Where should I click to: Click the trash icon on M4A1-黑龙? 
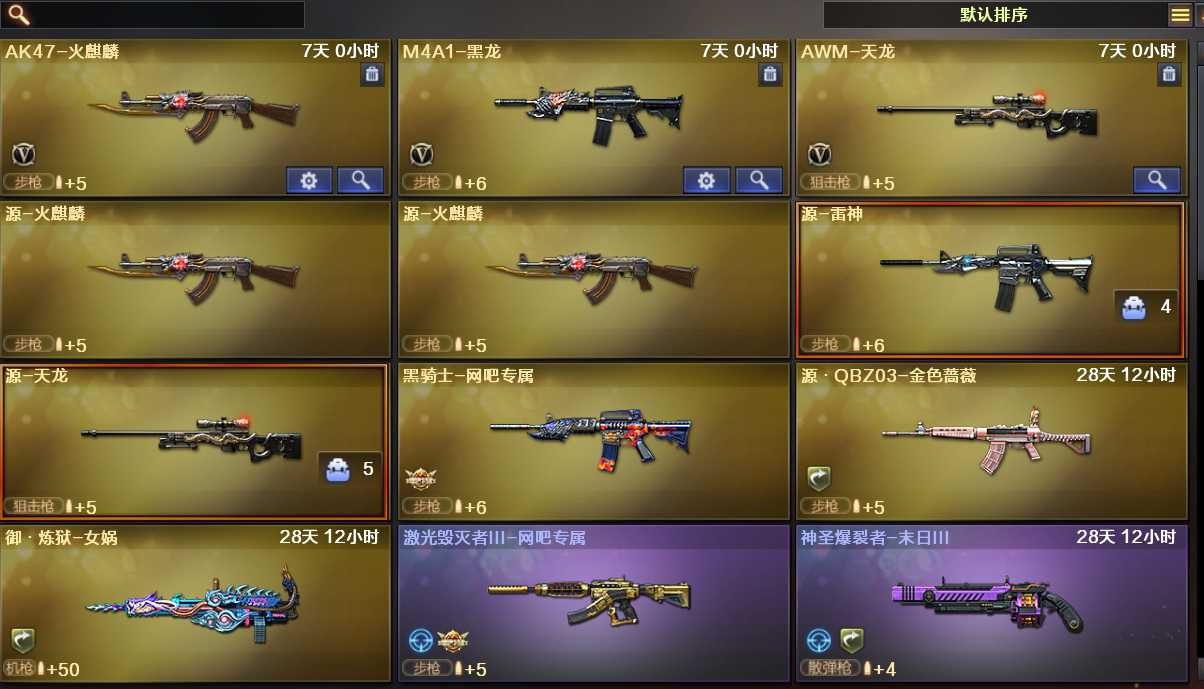coord(770,74)
